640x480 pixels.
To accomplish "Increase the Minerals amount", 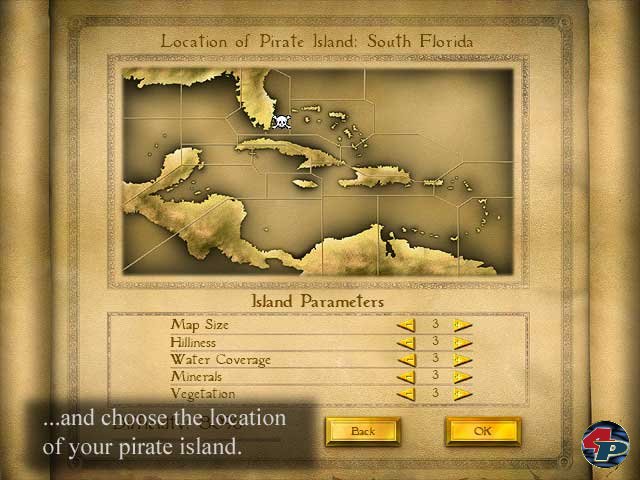I will [x=462, y=377].
